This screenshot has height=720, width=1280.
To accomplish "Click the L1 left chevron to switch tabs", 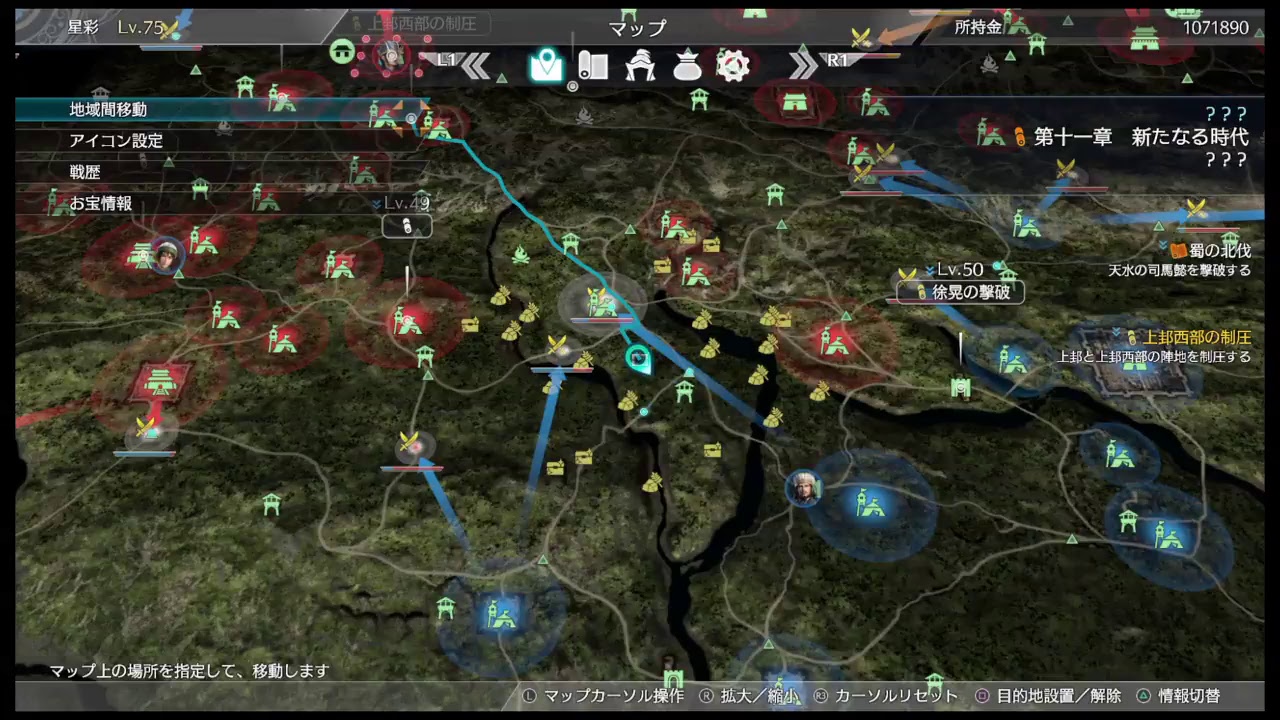I will click(x=478, y=66).
